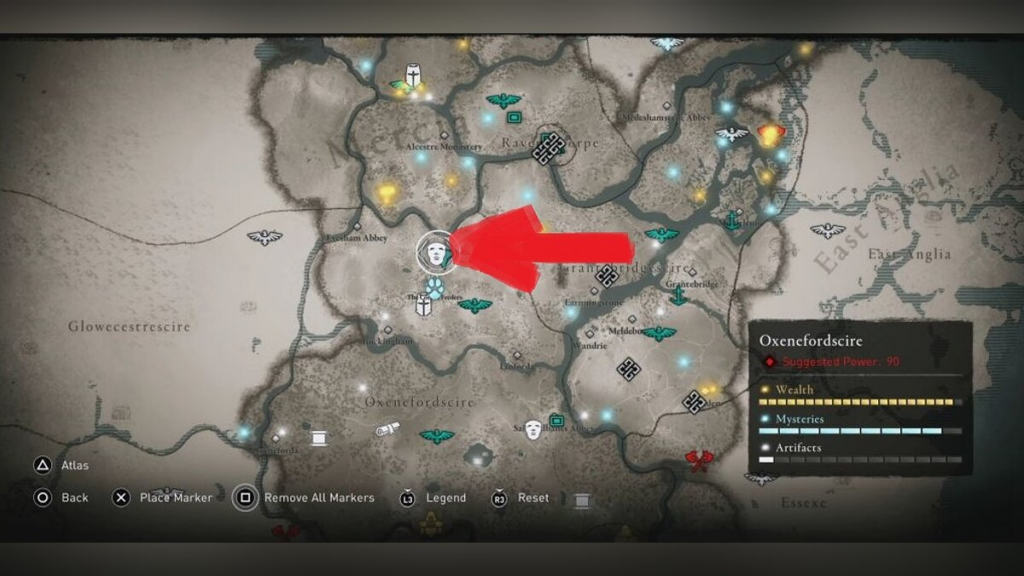The width and height of the screenshot is (1024, 576).
Task: Select the teal eagle below the Oxenefordscire label
Action: pyautogui.click(x=436, y=436)
